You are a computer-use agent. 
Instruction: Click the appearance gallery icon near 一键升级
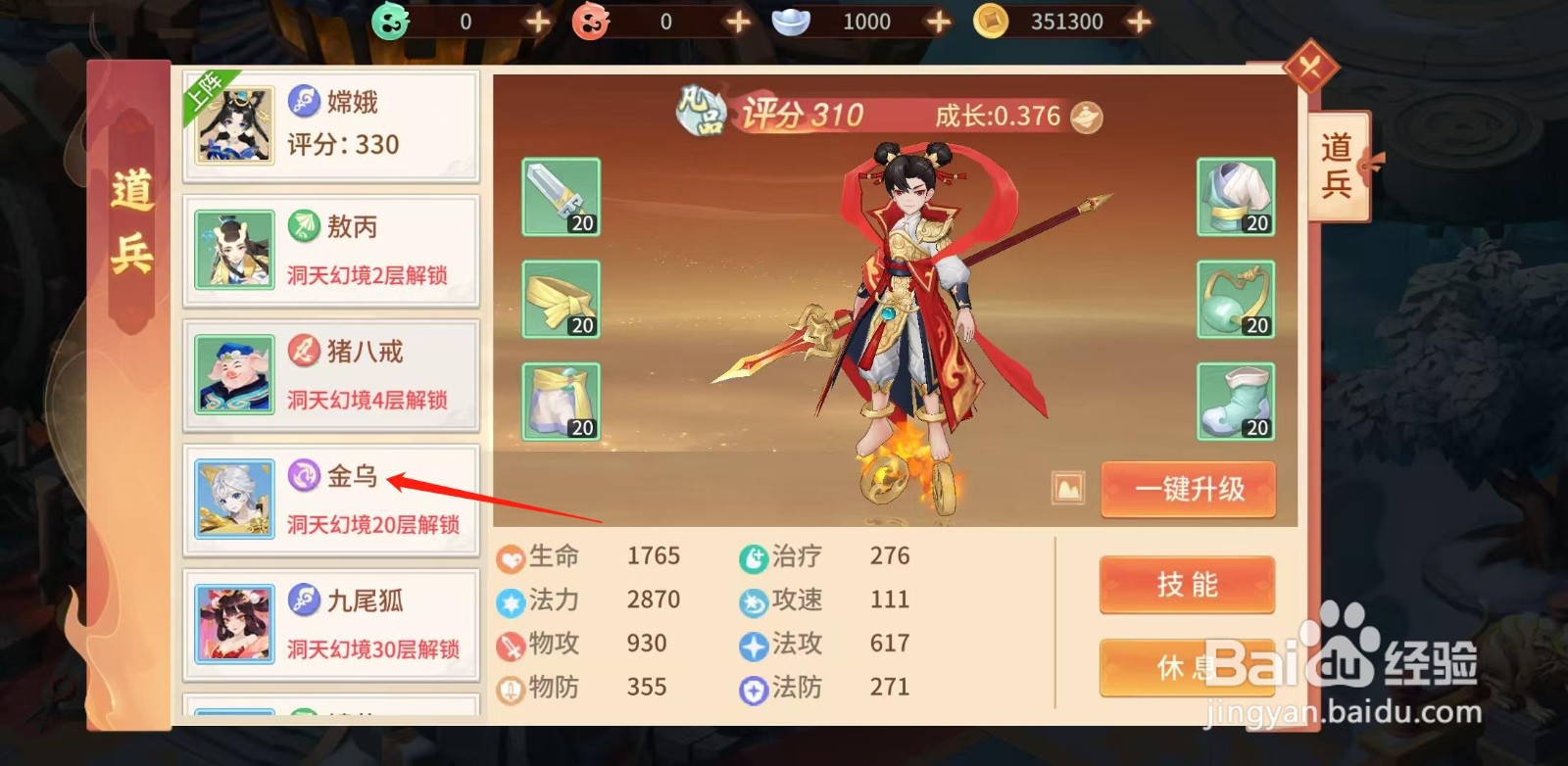pyautogui.click(x=1066, y=489)
